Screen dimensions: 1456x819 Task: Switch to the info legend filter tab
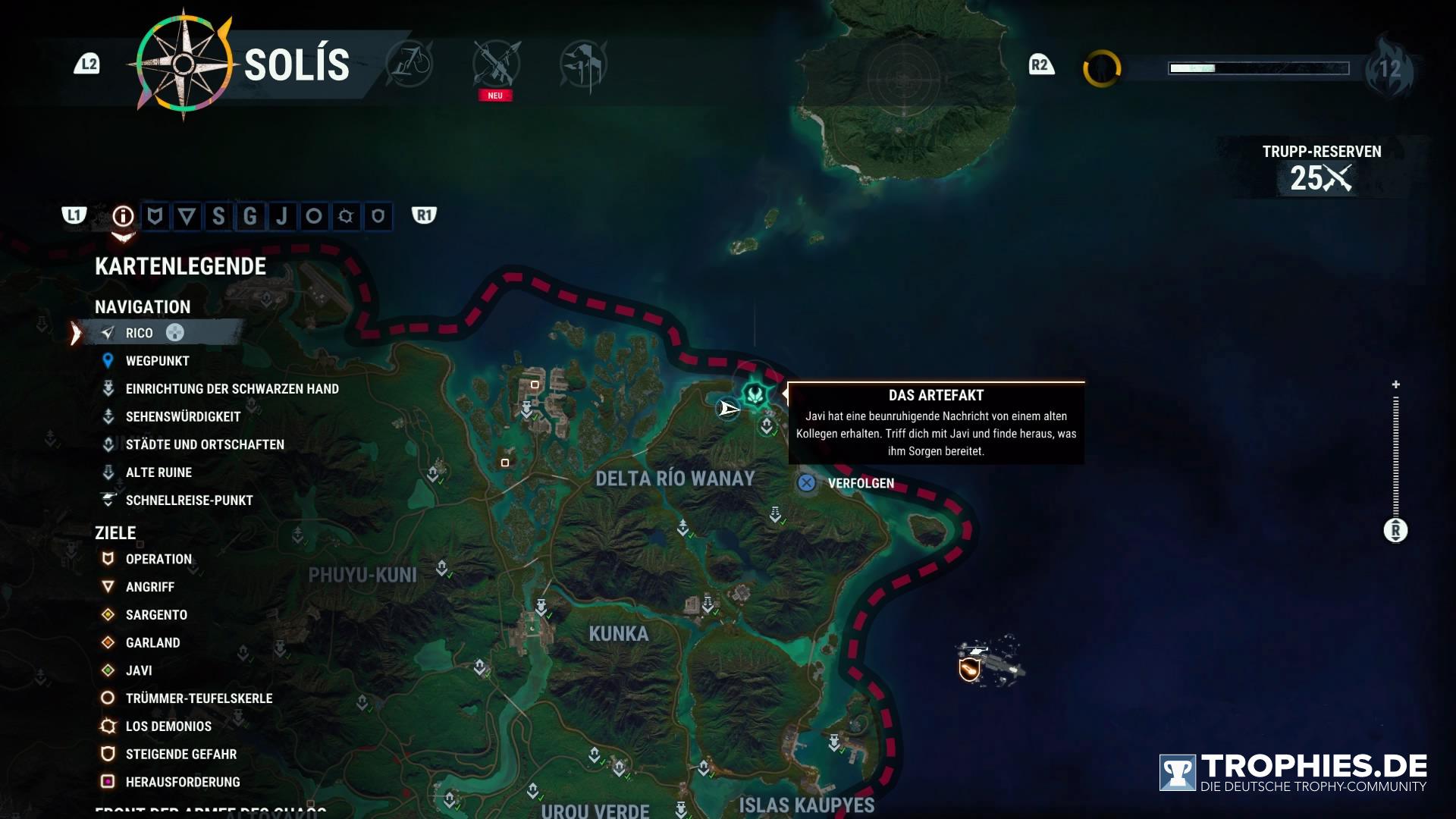pos(123,217)
